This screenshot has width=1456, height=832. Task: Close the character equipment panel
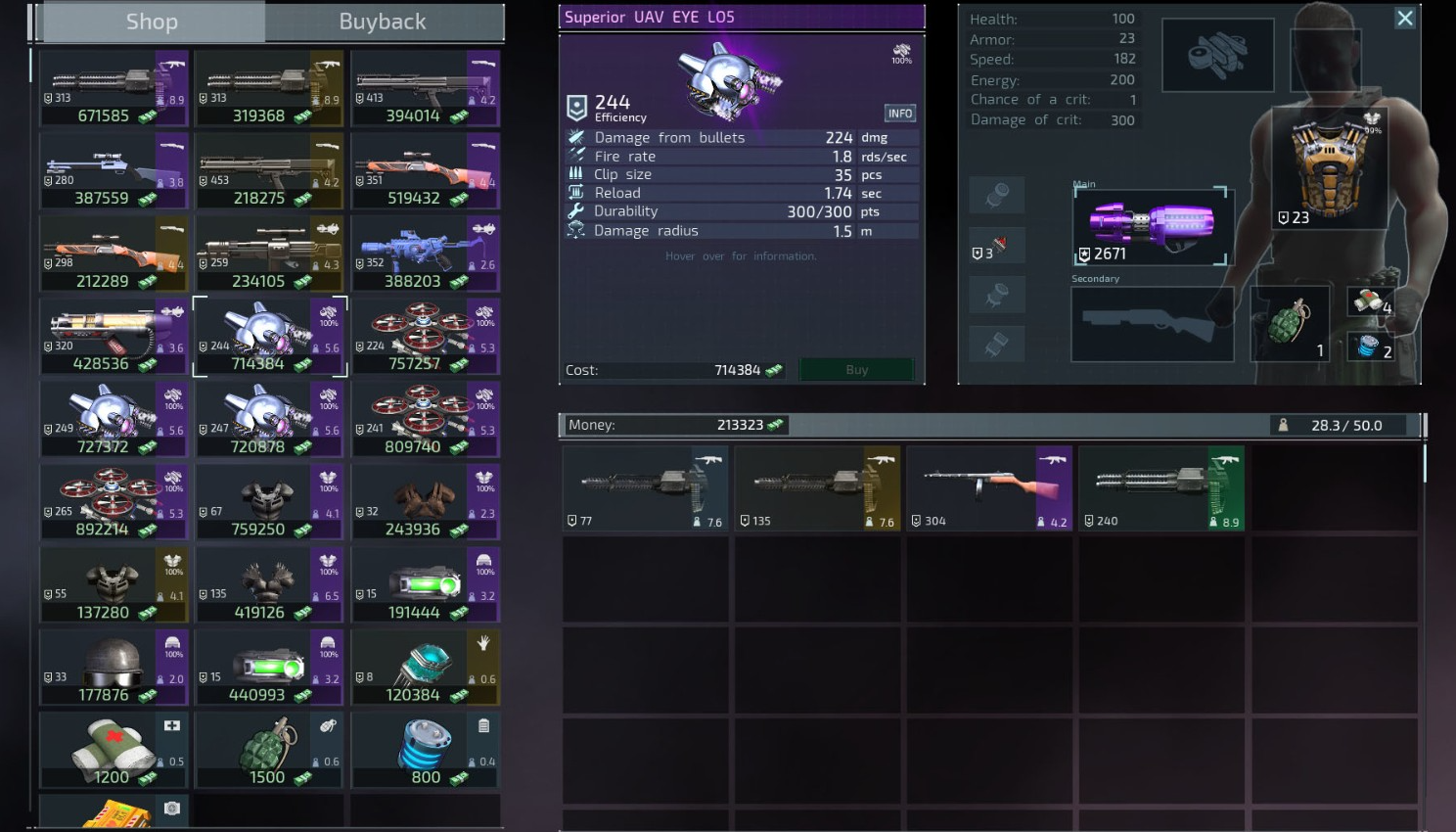point(1404,19)
